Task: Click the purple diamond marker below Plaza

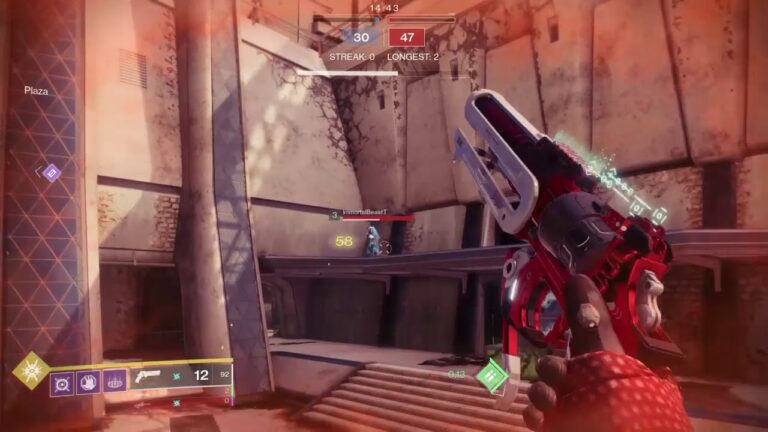Action: pos(51,173)
